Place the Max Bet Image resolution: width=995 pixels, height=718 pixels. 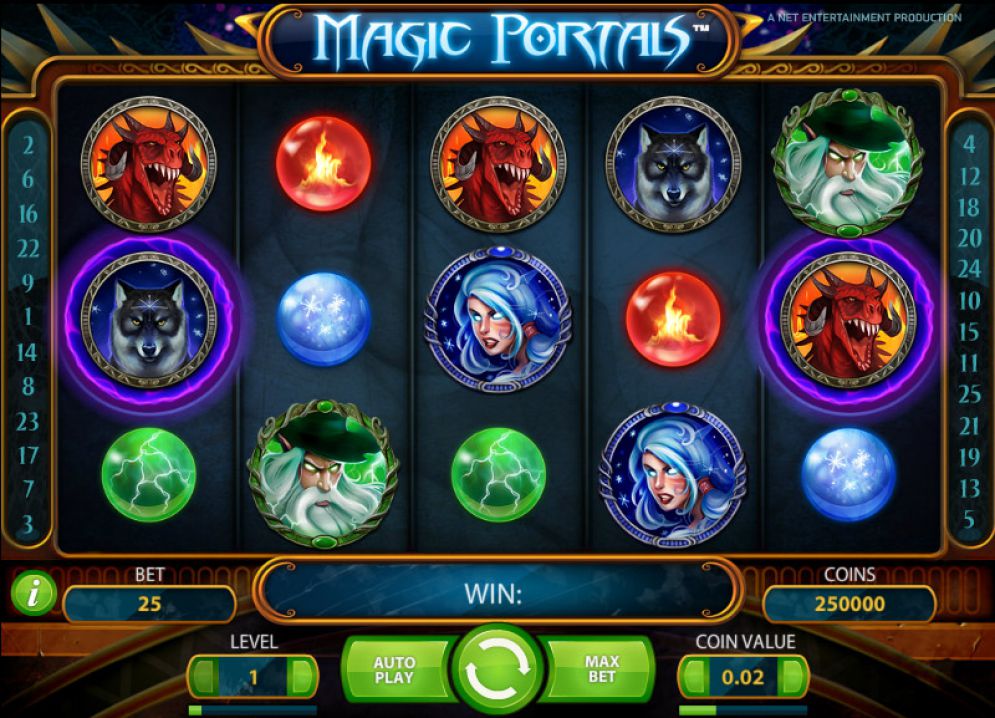point(599,670)
